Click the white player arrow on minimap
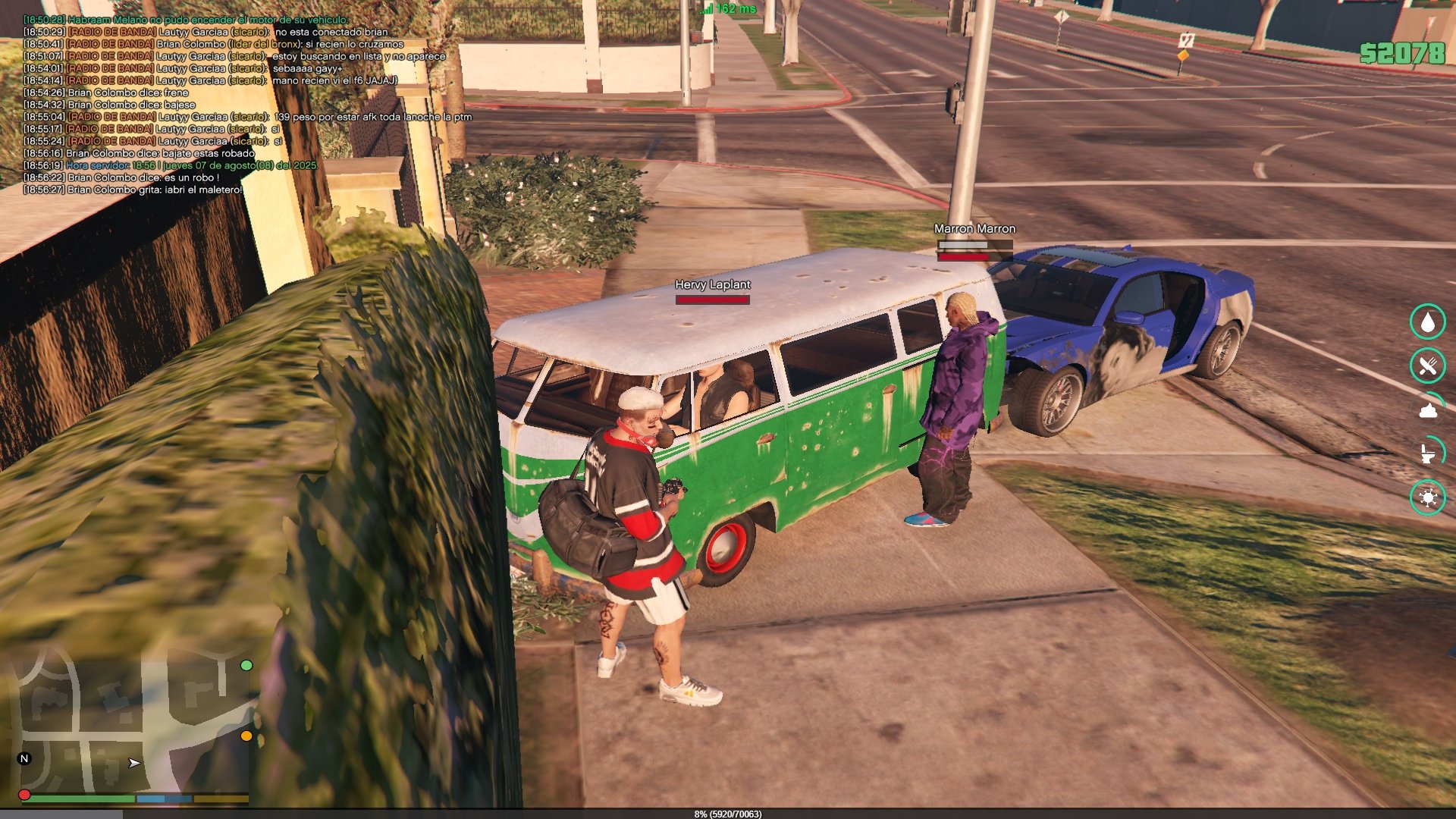The height and width of the screenshot is (819, 1456). point(134,763)
